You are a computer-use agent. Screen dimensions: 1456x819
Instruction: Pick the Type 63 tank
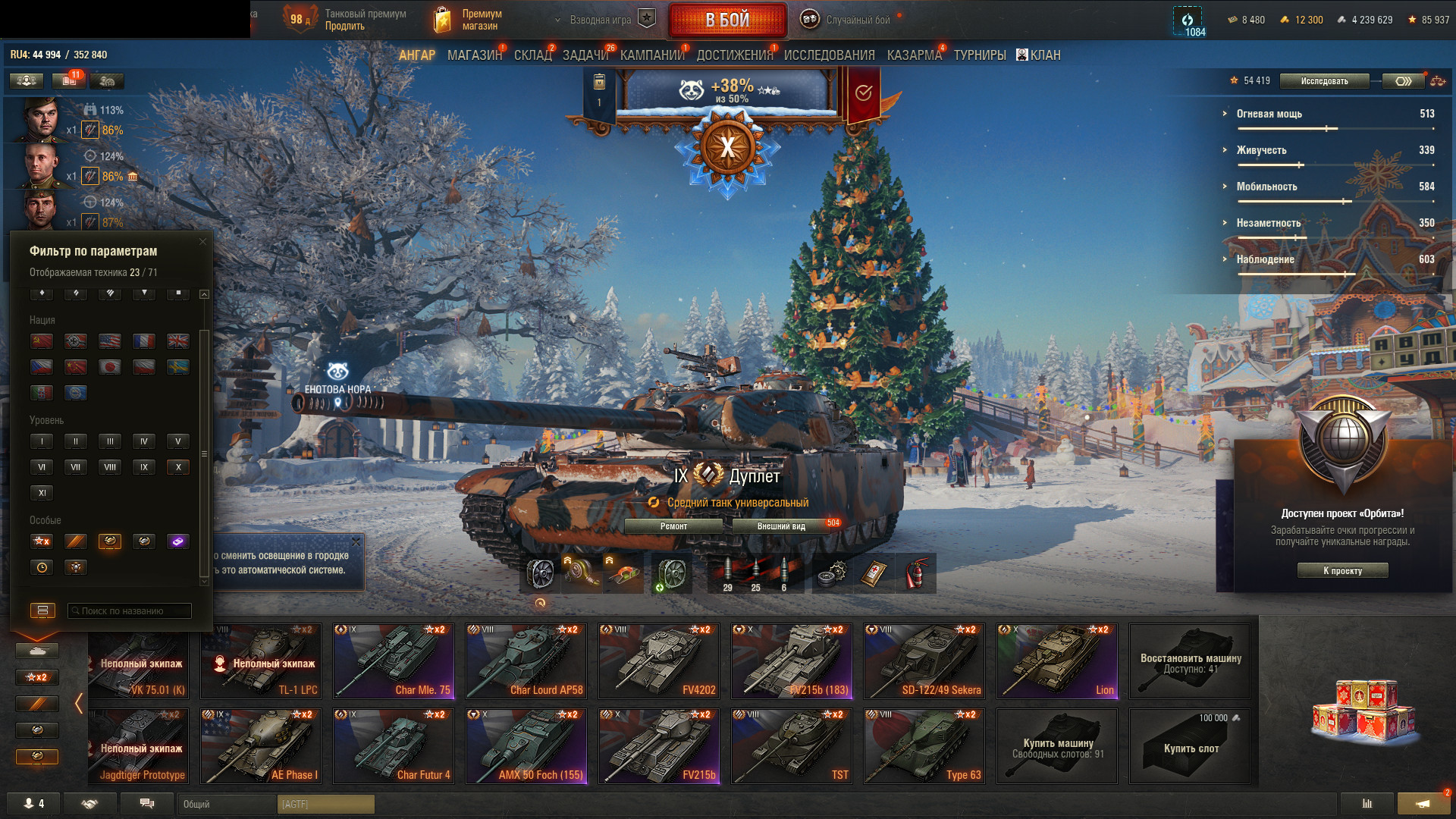coord(924,745)
